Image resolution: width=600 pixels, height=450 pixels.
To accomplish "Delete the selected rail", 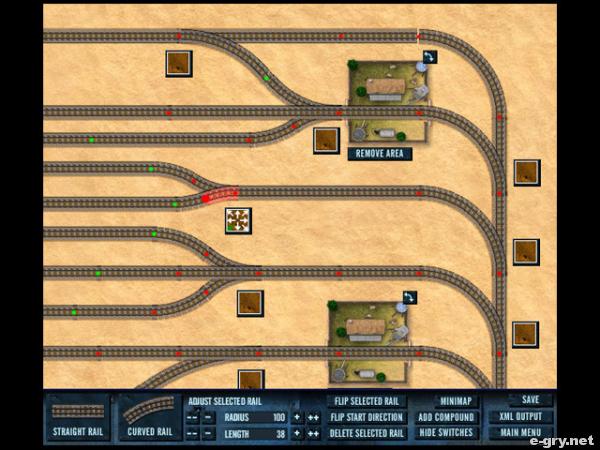I will click(x=367, y=433).
